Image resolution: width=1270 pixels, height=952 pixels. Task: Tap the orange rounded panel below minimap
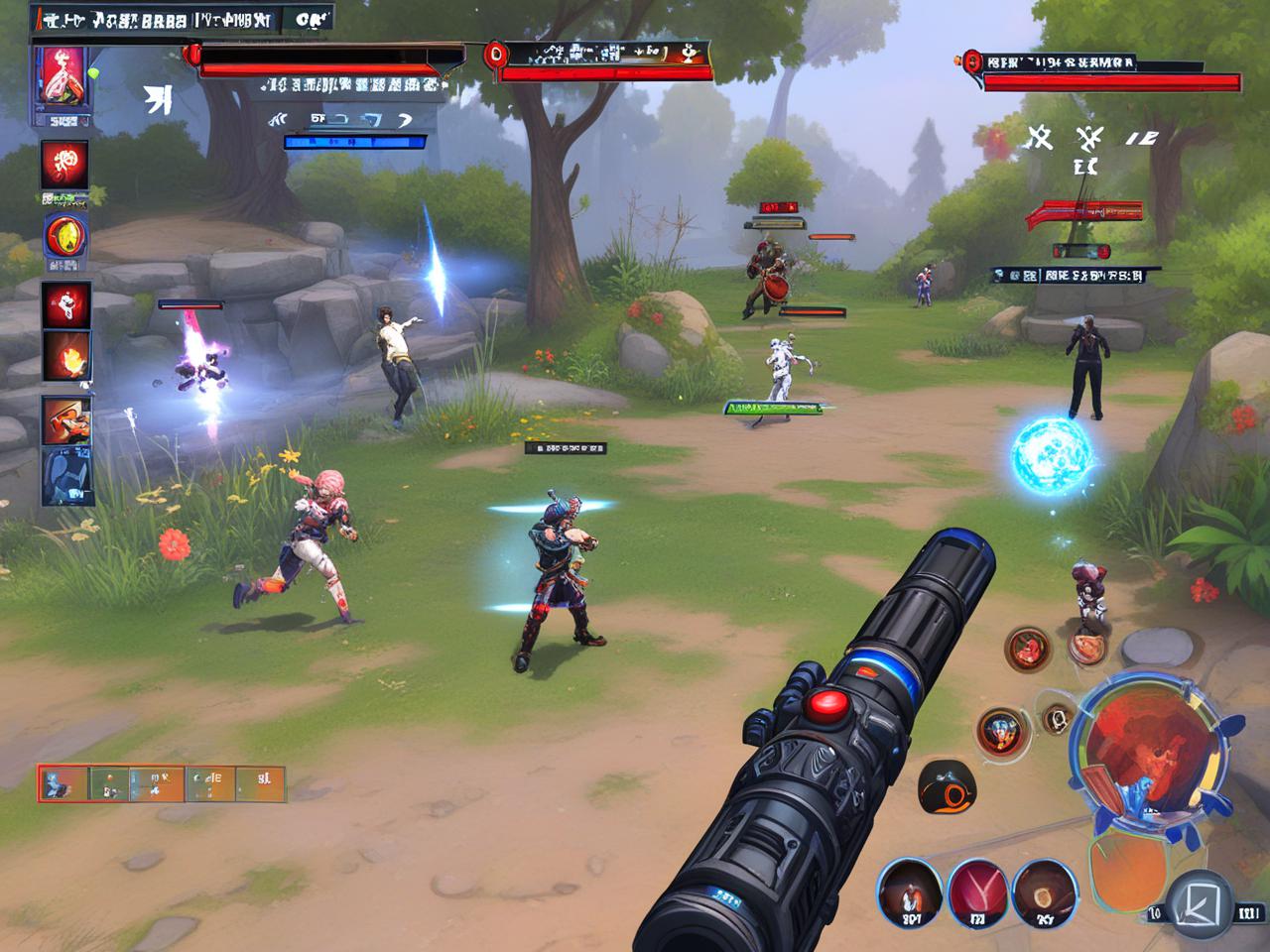coord(1126,873)
